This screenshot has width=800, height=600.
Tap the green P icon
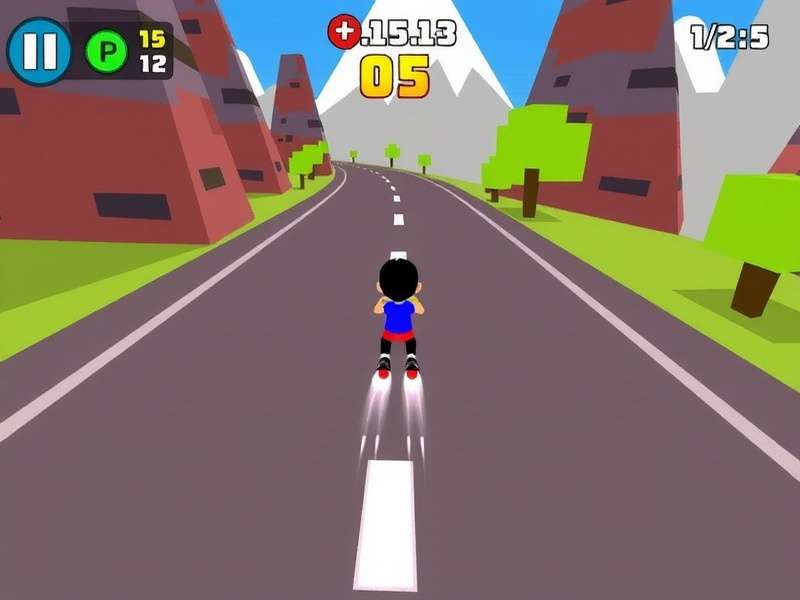coord(107,51)
